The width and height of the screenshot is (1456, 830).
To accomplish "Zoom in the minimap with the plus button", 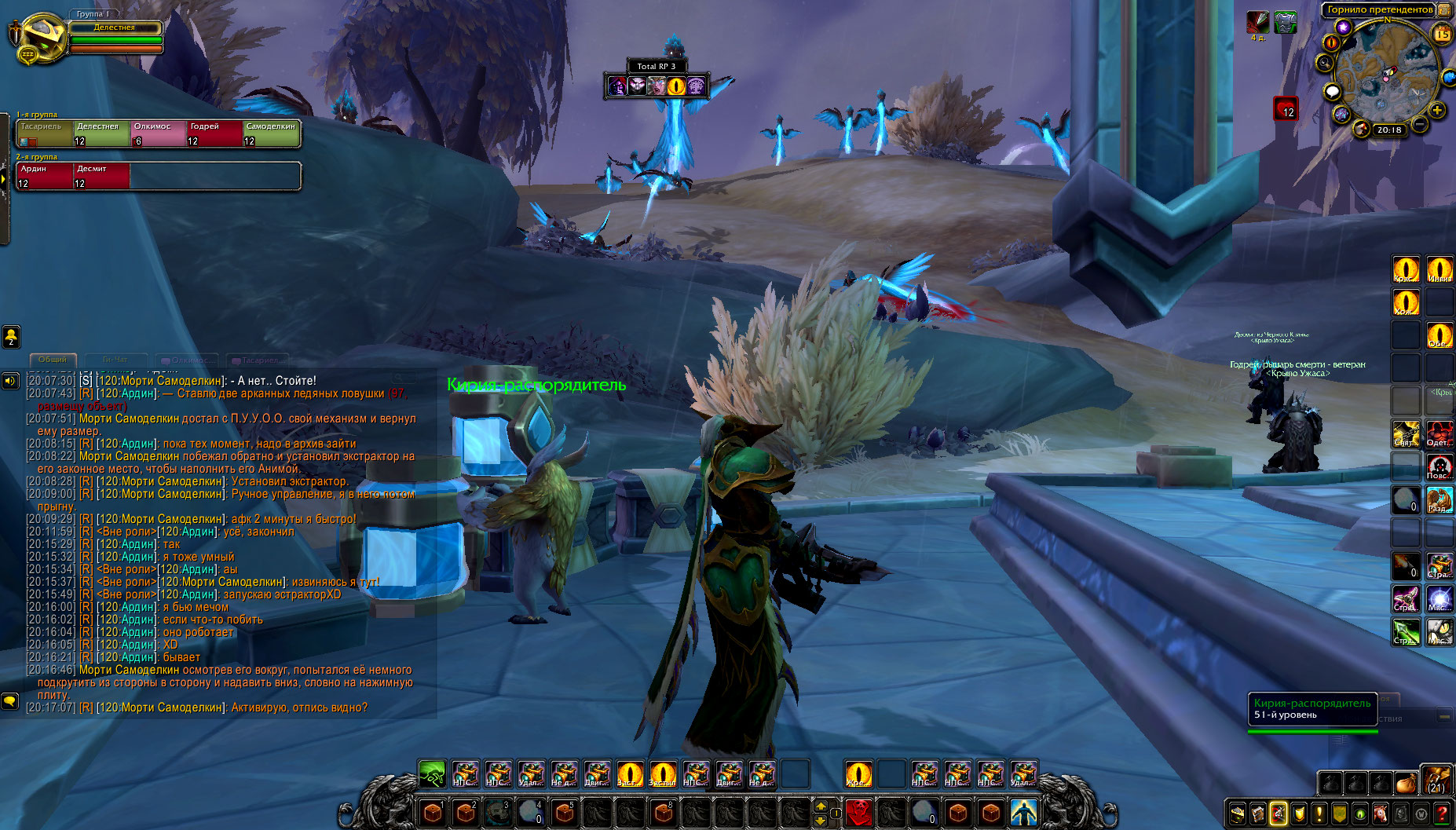I will pyautogui.click(x=1436, y=111).
